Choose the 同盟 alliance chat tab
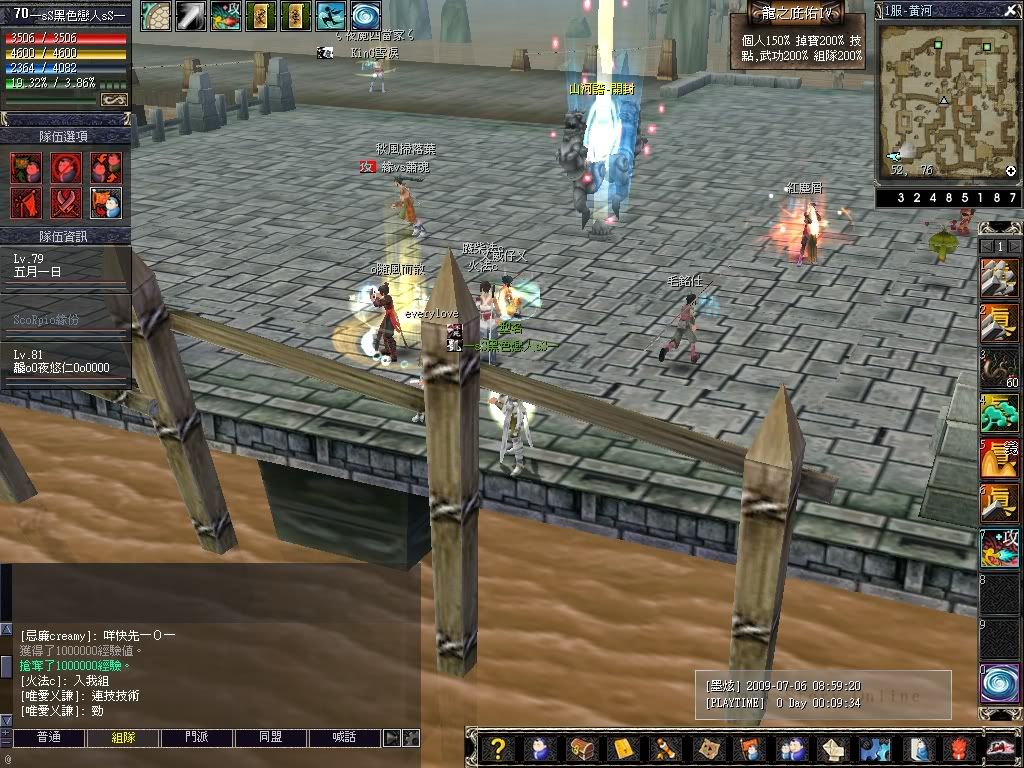This screenshot has width=1024, height=768. (x=271, y=738)
